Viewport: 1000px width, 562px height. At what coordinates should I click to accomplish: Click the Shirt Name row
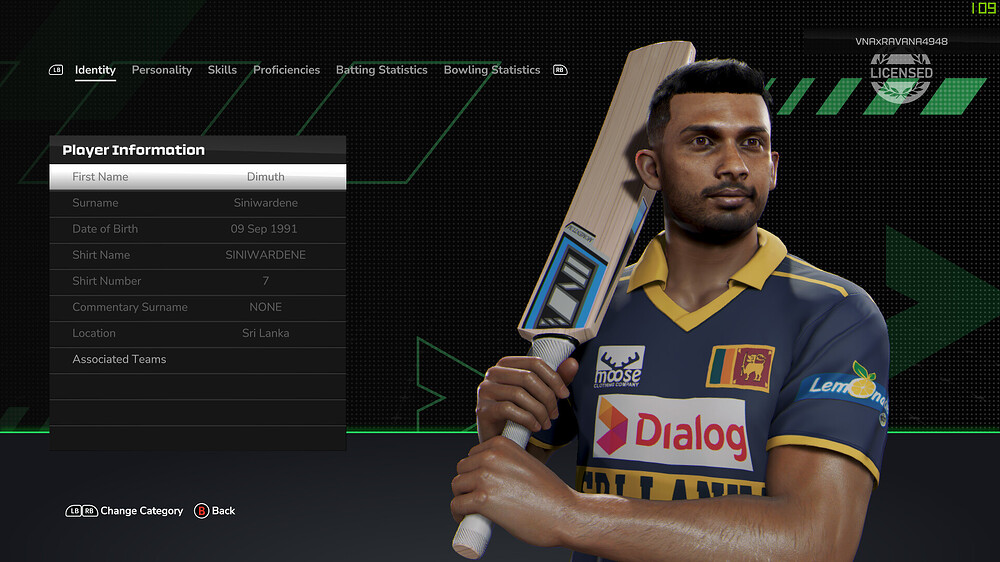pyautogui.click(x=198, y=255)
